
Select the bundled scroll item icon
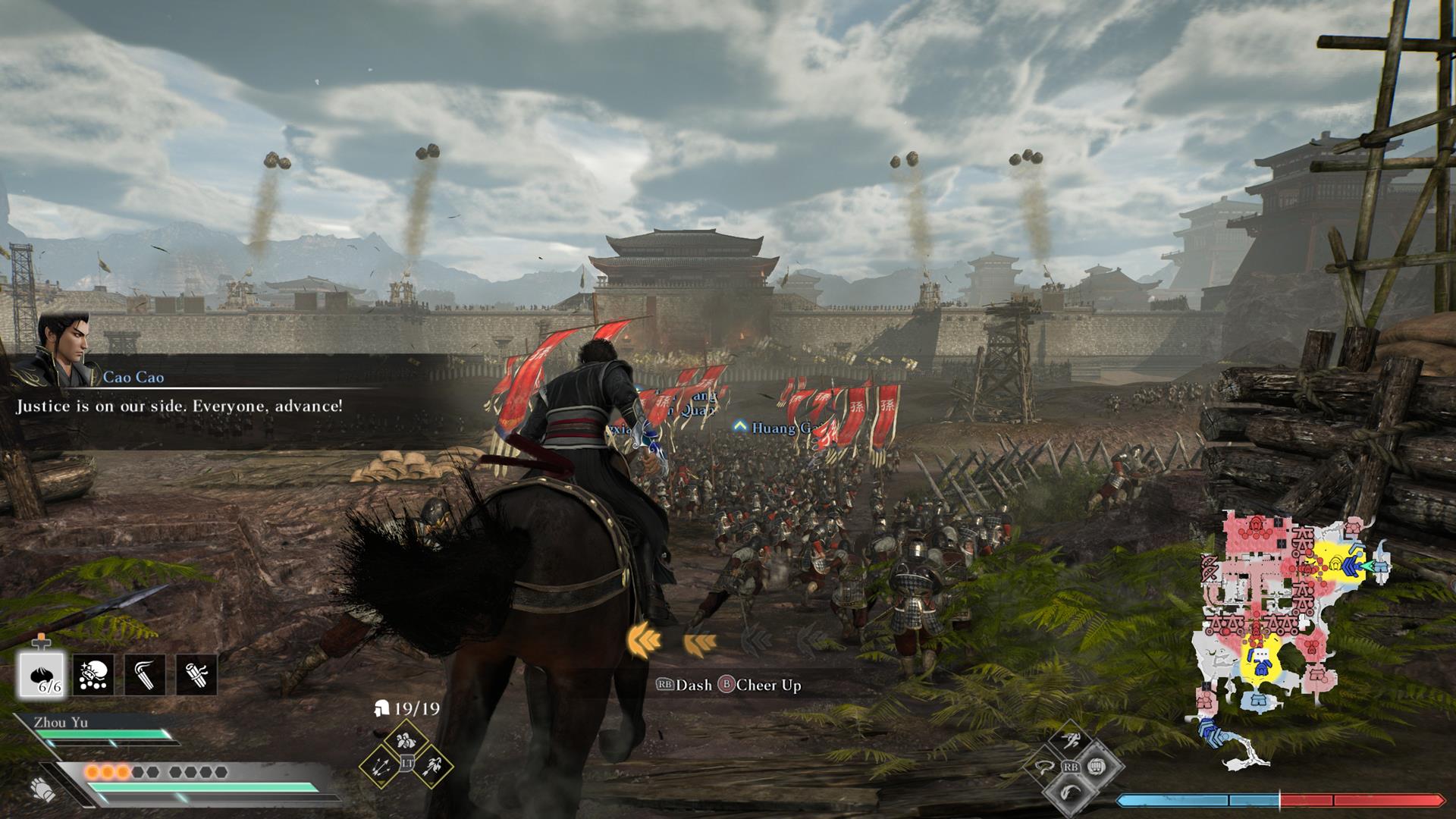[196, 676]
